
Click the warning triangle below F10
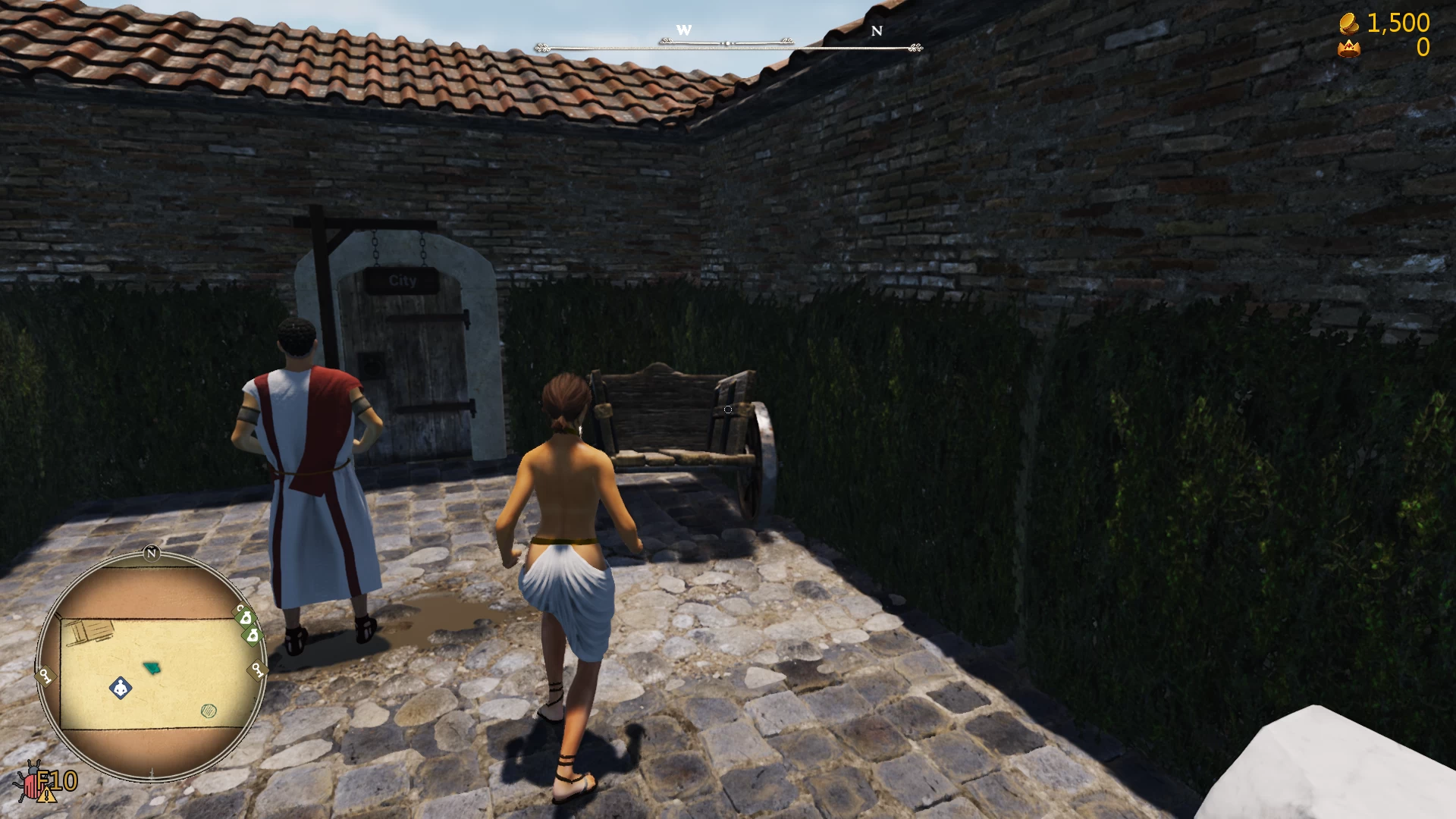point(47,795)
